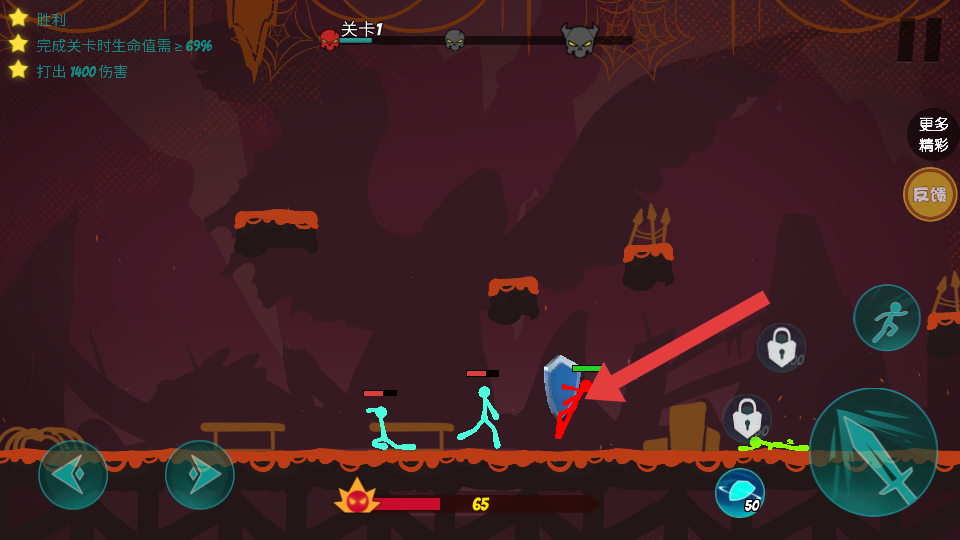
Task: Tap the large sword attack button
Action: coord(873,452)
